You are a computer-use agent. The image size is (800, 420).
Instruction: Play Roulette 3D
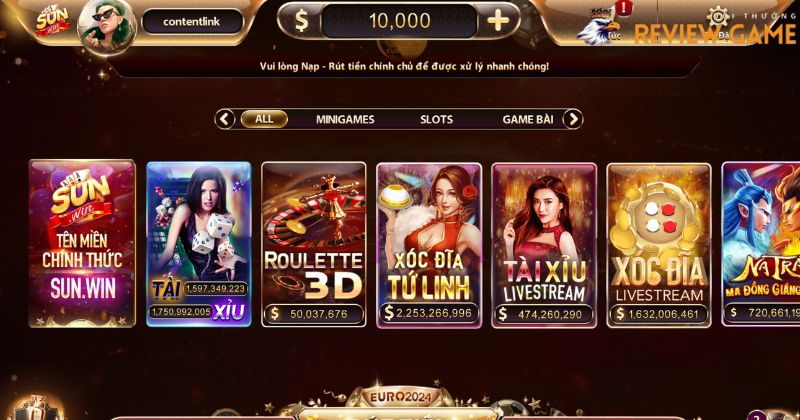coord(313,243)
